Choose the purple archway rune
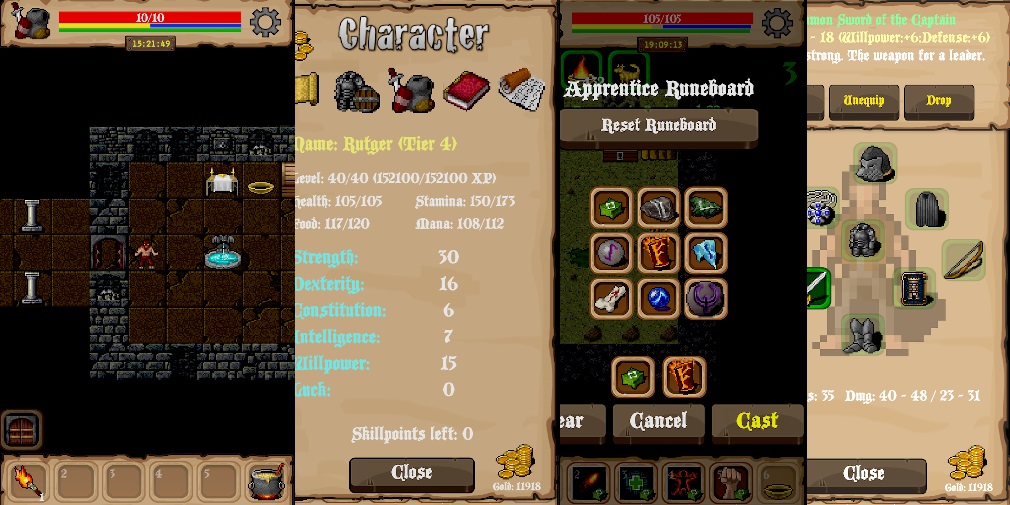Screen dimensions: 1010x505 [x=706, y=298]
